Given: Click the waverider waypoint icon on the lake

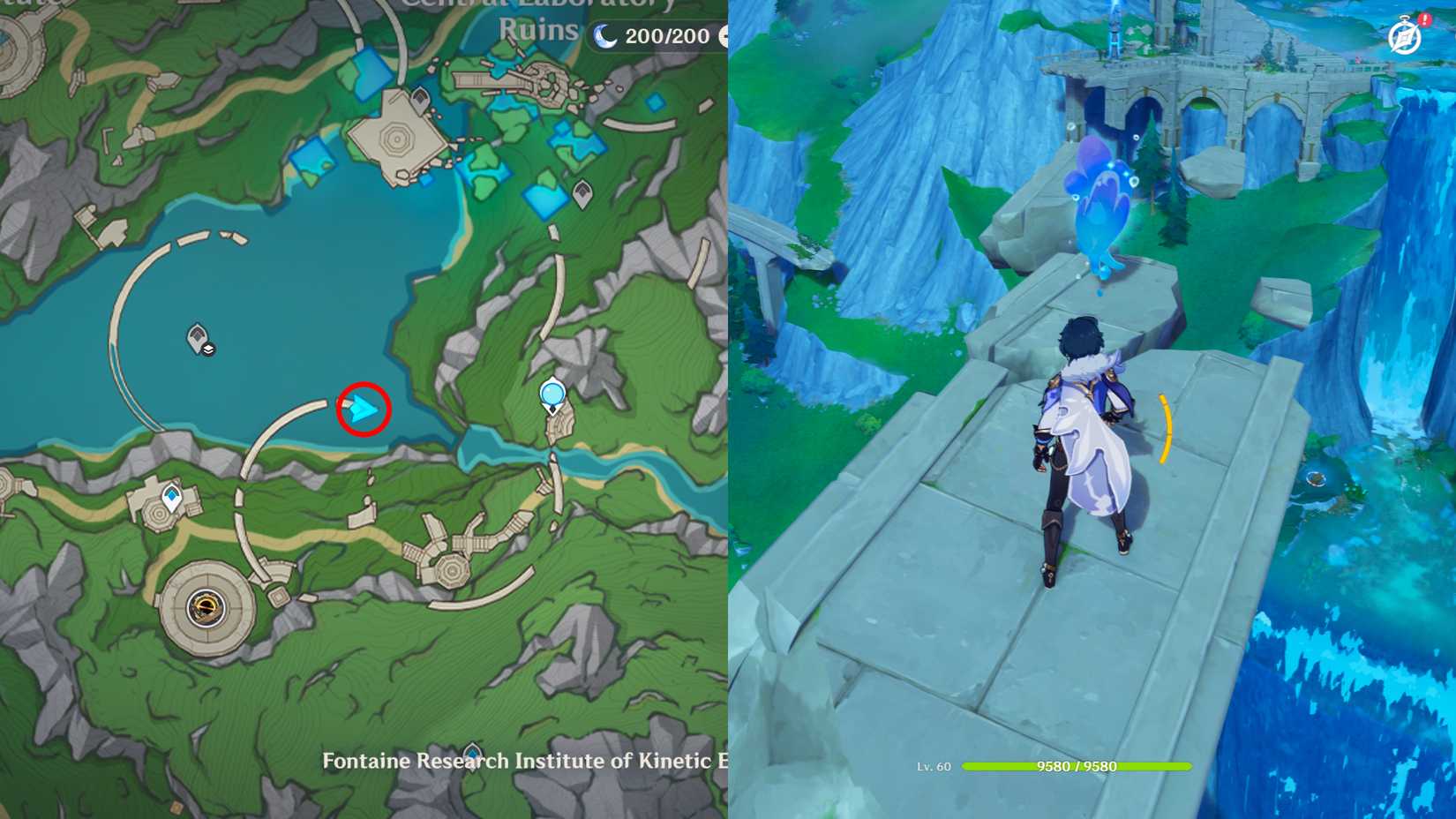Looking at the screenshot, I should pyautogui.click(x=197, y=338).
